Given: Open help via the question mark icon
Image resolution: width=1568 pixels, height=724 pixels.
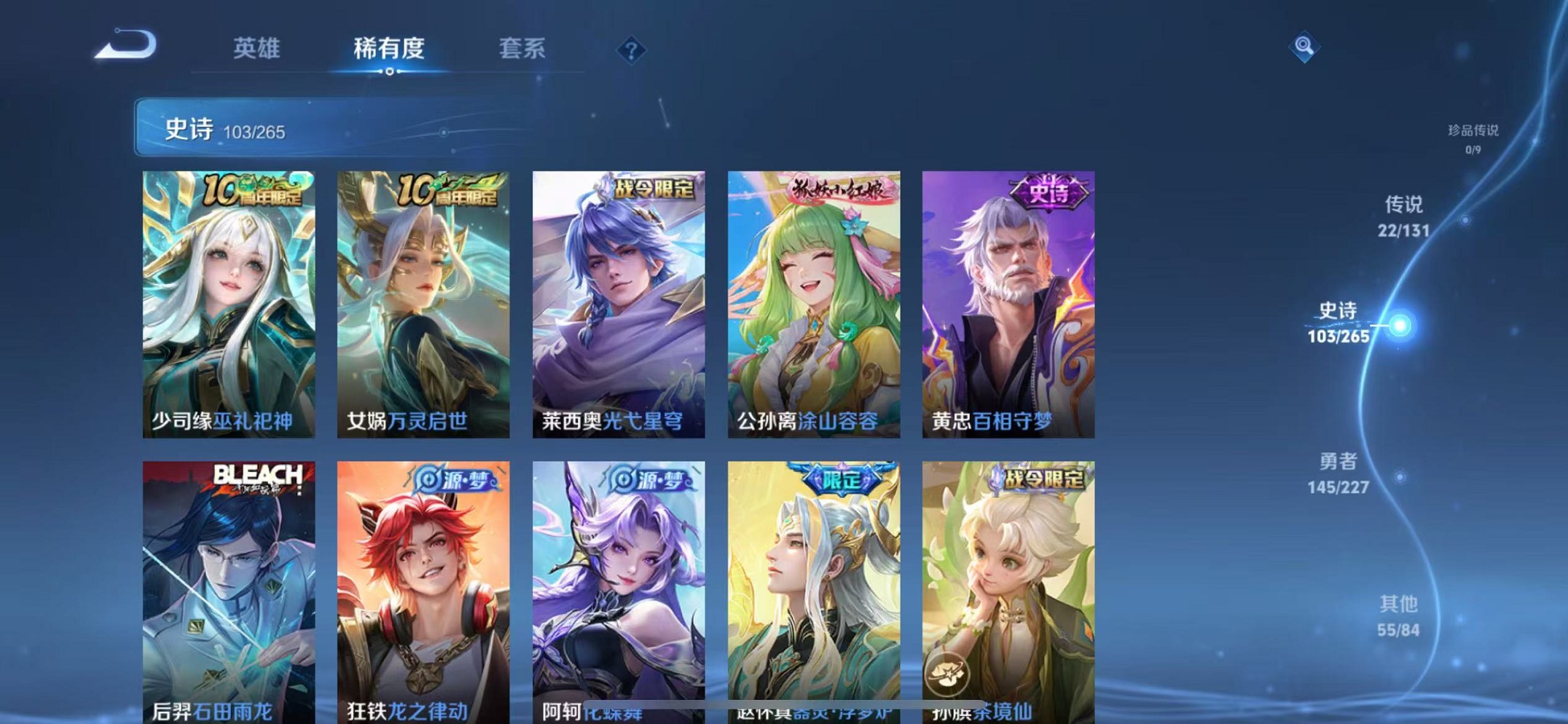Looking at the screenshot, I should (630, 50).
